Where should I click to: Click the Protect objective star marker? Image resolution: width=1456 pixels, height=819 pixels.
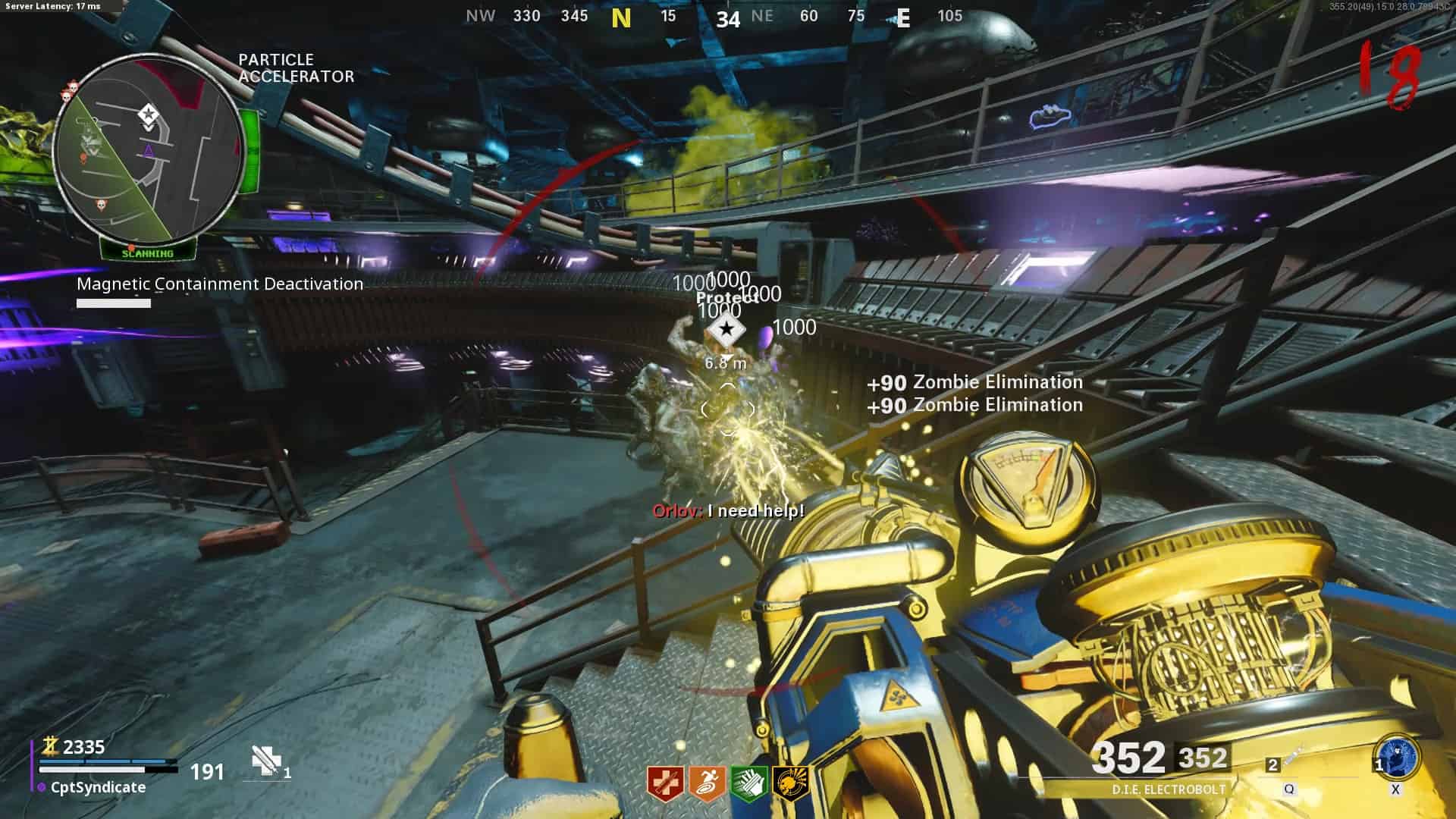coord(726,330)
